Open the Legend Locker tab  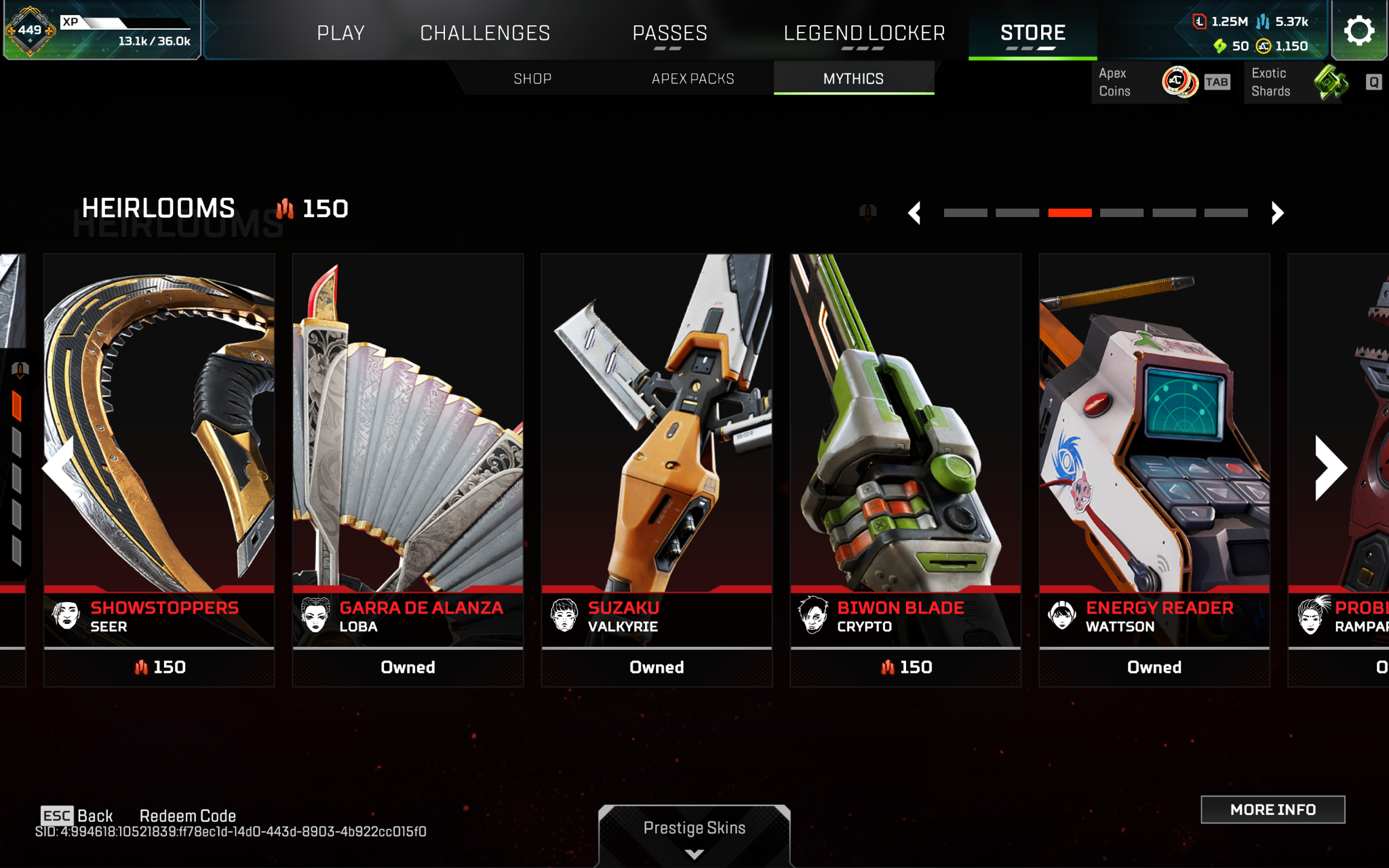pos(864,33)
